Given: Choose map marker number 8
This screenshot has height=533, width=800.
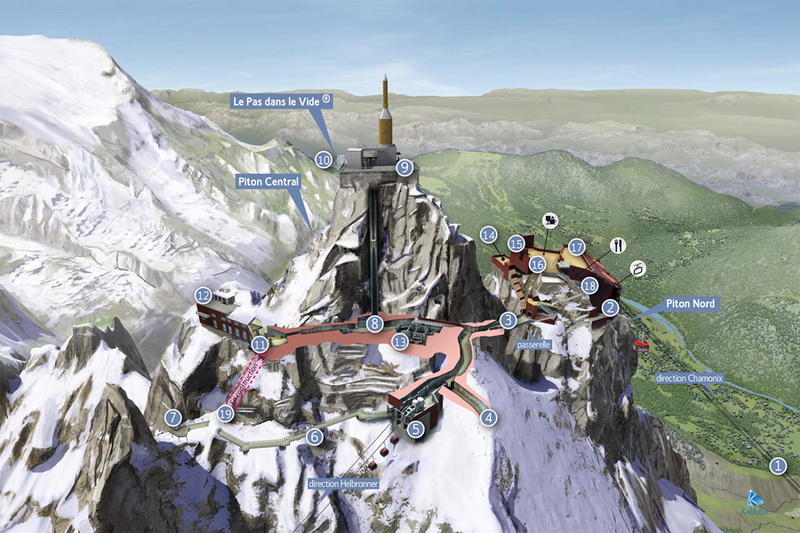Looking at the screenshot, I should 374,323.
